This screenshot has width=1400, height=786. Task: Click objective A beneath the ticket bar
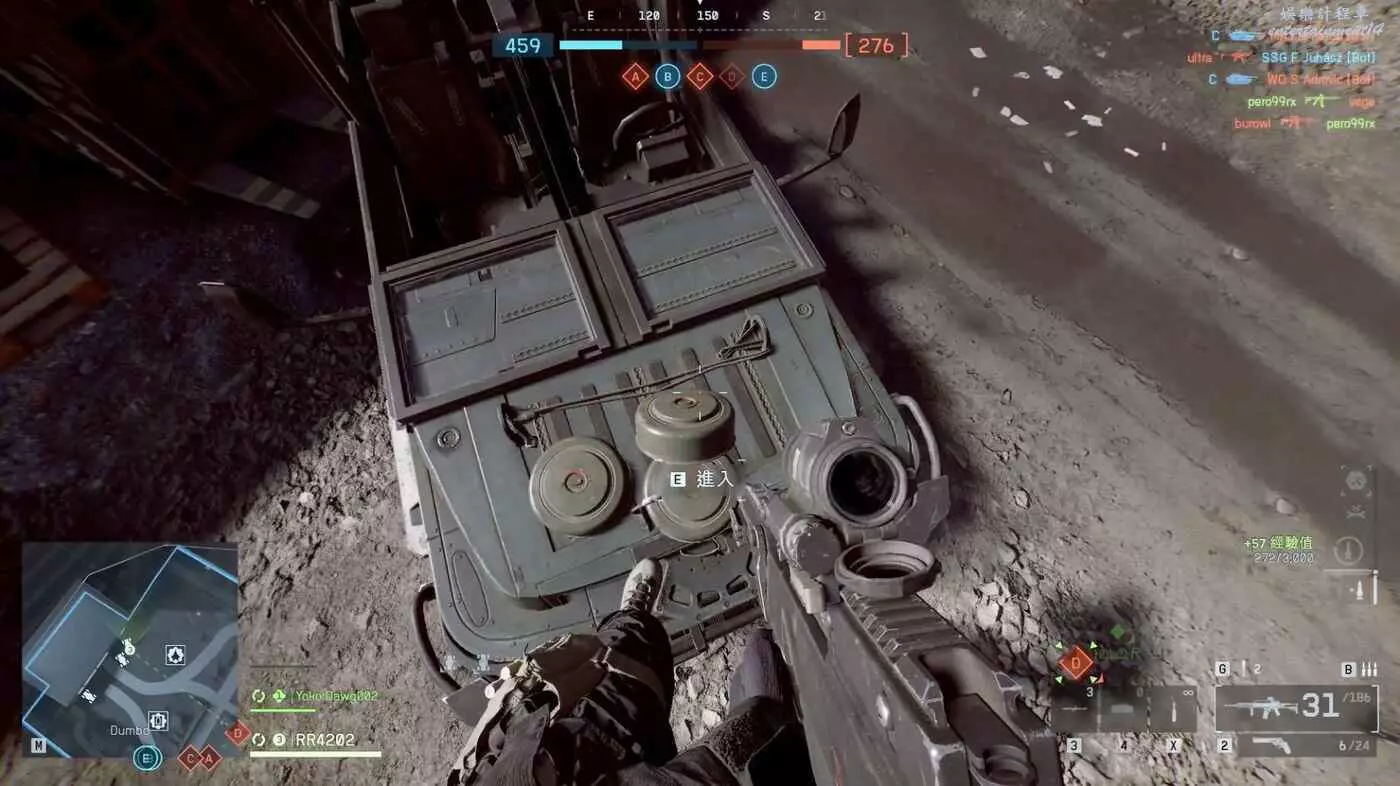(635, 77)
